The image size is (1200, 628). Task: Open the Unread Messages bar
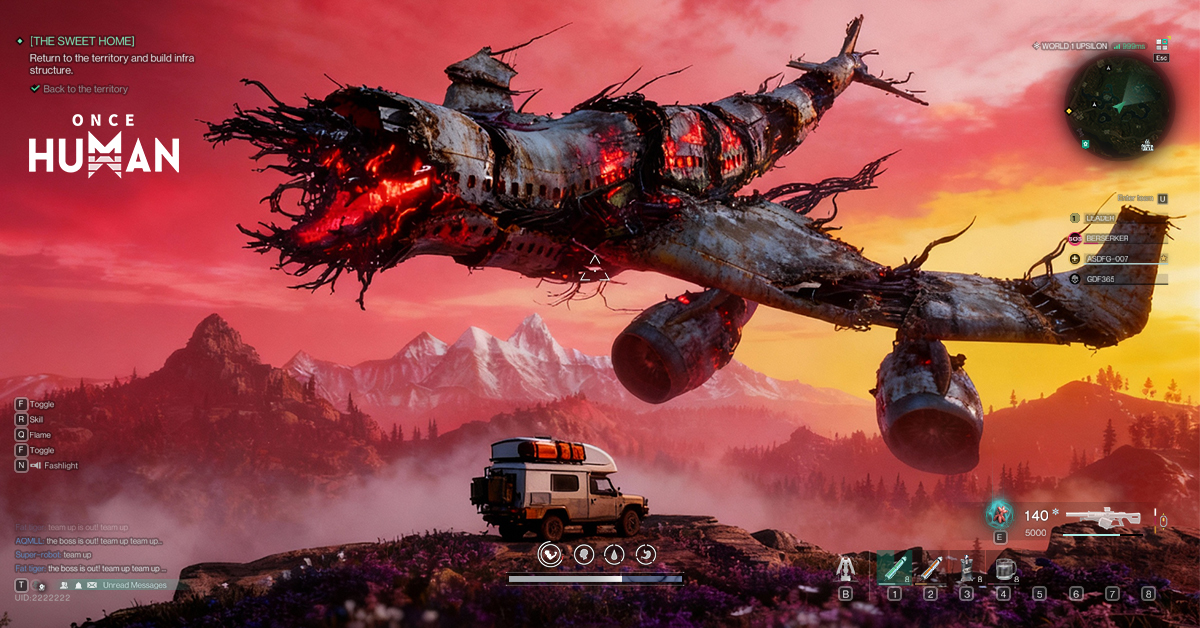pyautogui.click(x=134, y=585)
